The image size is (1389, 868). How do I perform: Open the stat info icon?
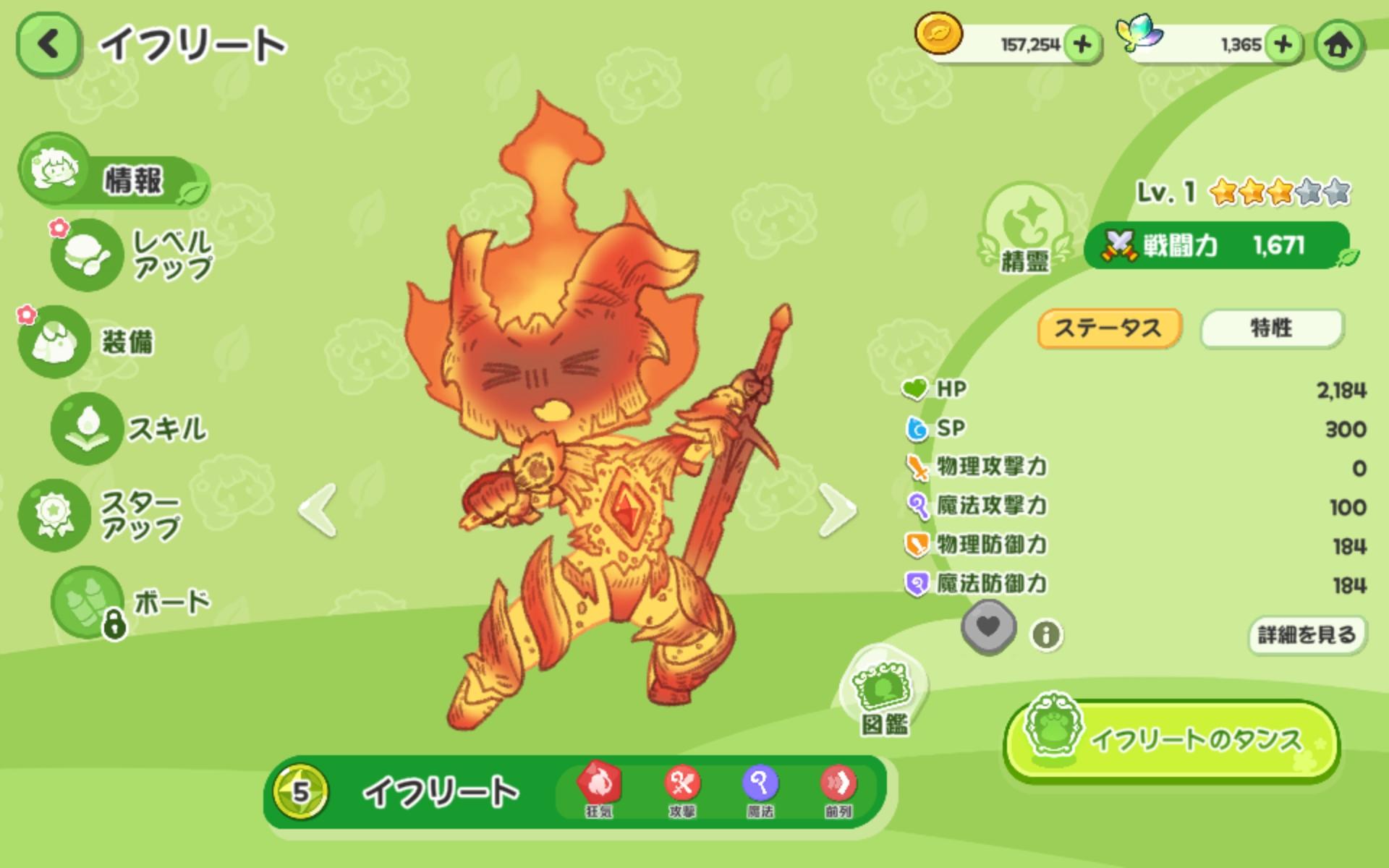(1046, 635)
